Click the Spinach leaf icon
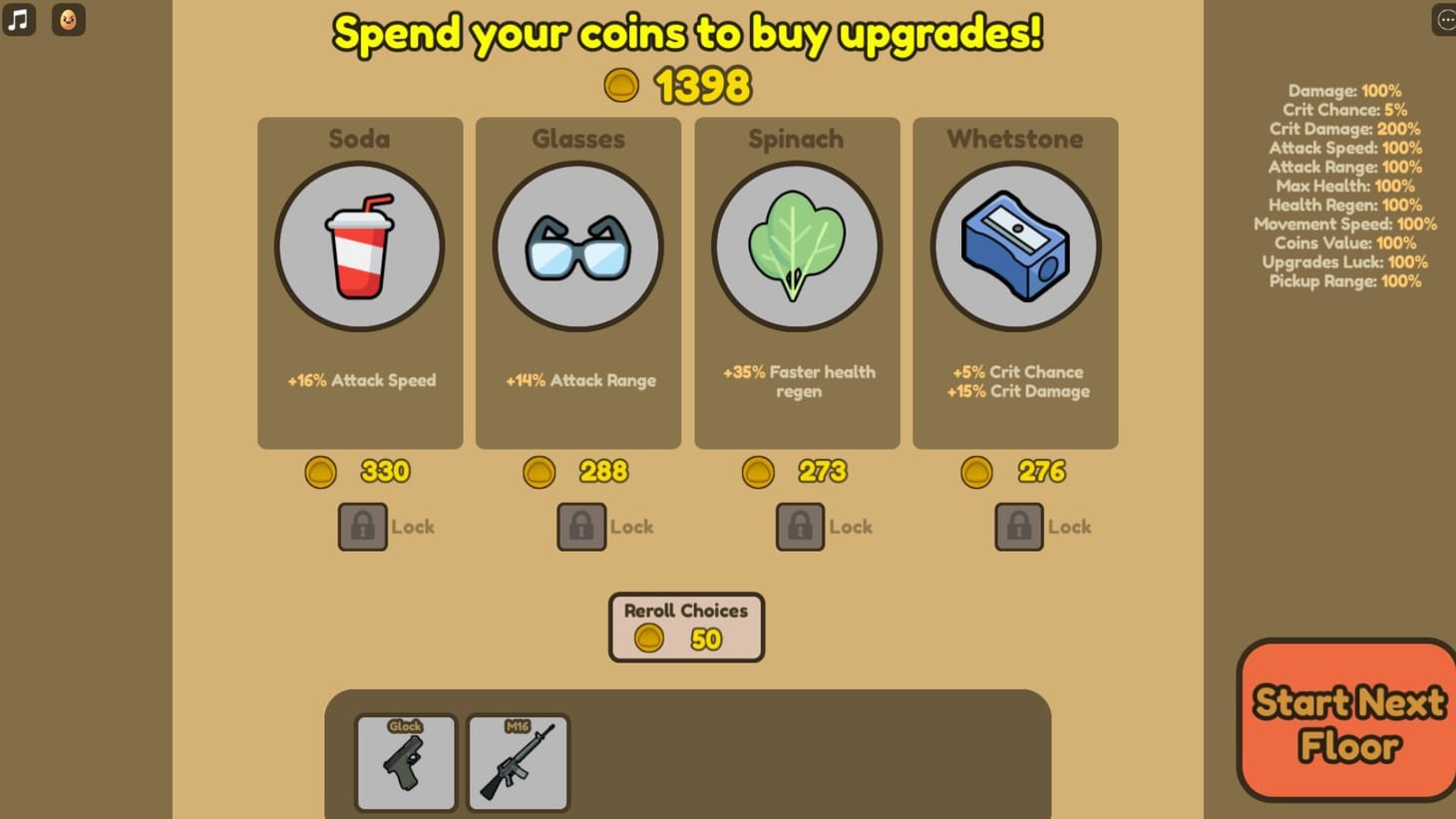The image size is (1456, 819). (797, 246)
